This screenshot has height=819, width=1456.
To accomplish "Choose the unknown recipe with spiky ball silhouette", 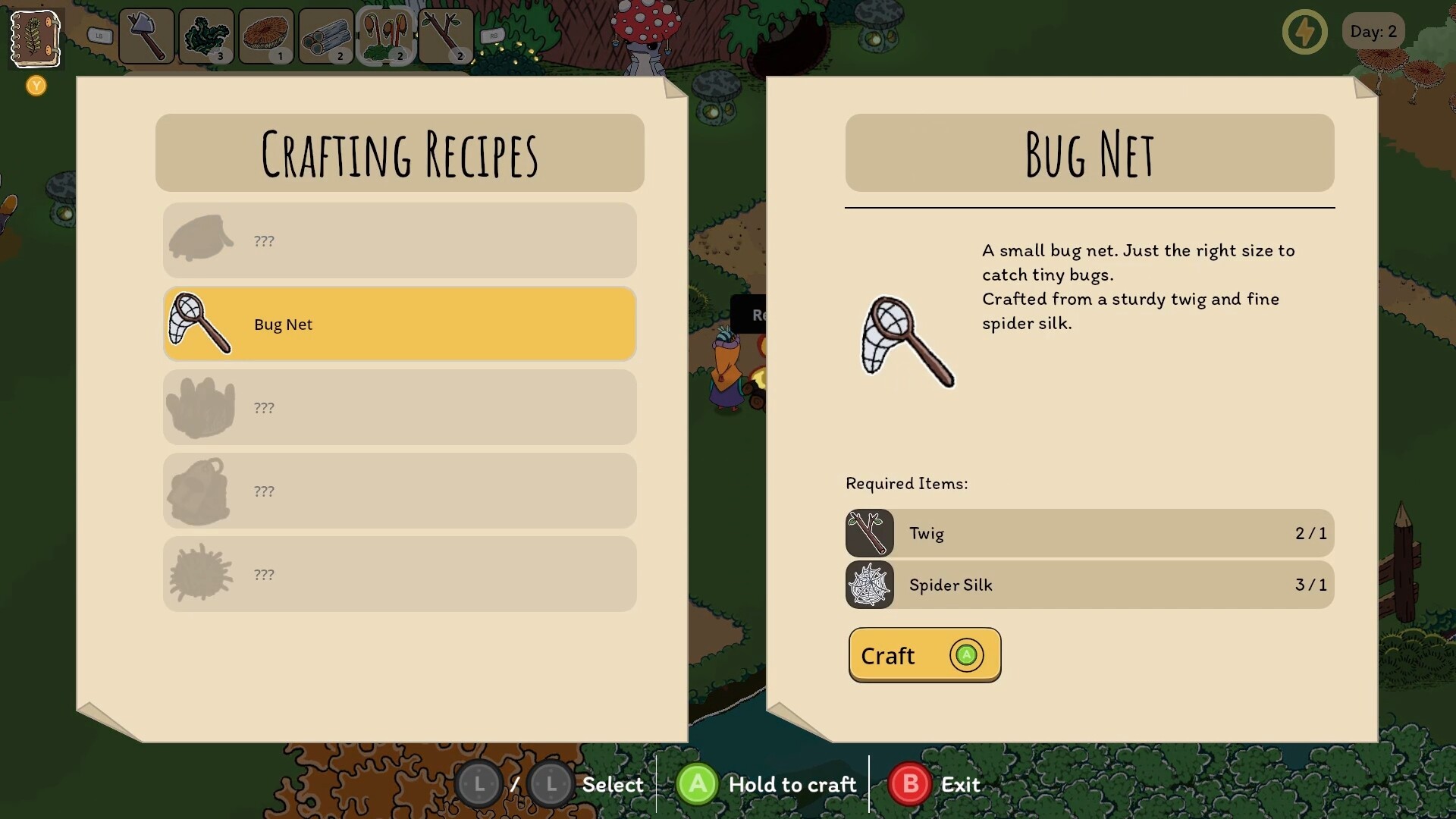I will click(x=400, y=575).
